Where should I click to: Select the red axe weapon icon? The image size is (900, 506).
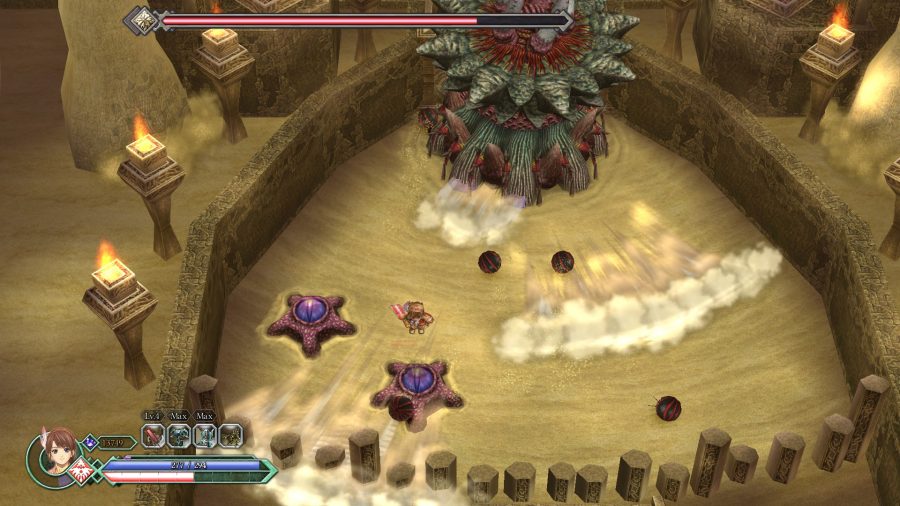(x=153, y=435)
